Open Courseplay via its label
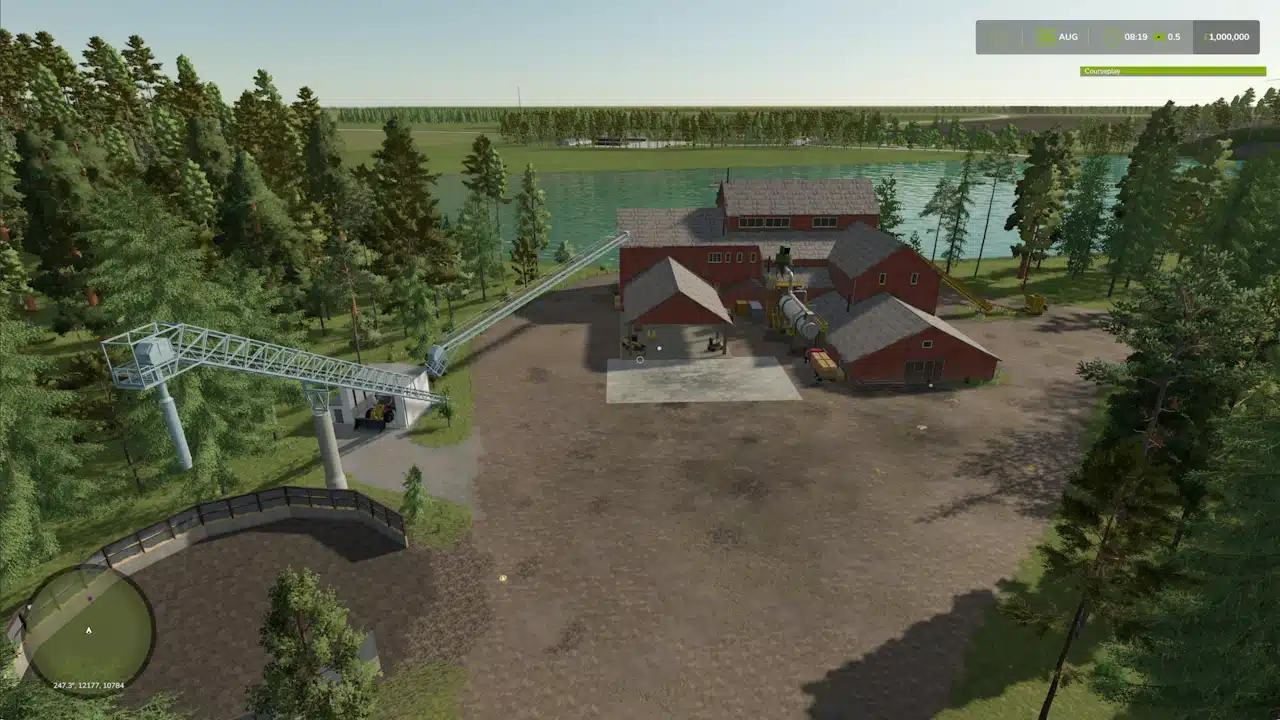1280x720 pixels. click(1103, 71)
